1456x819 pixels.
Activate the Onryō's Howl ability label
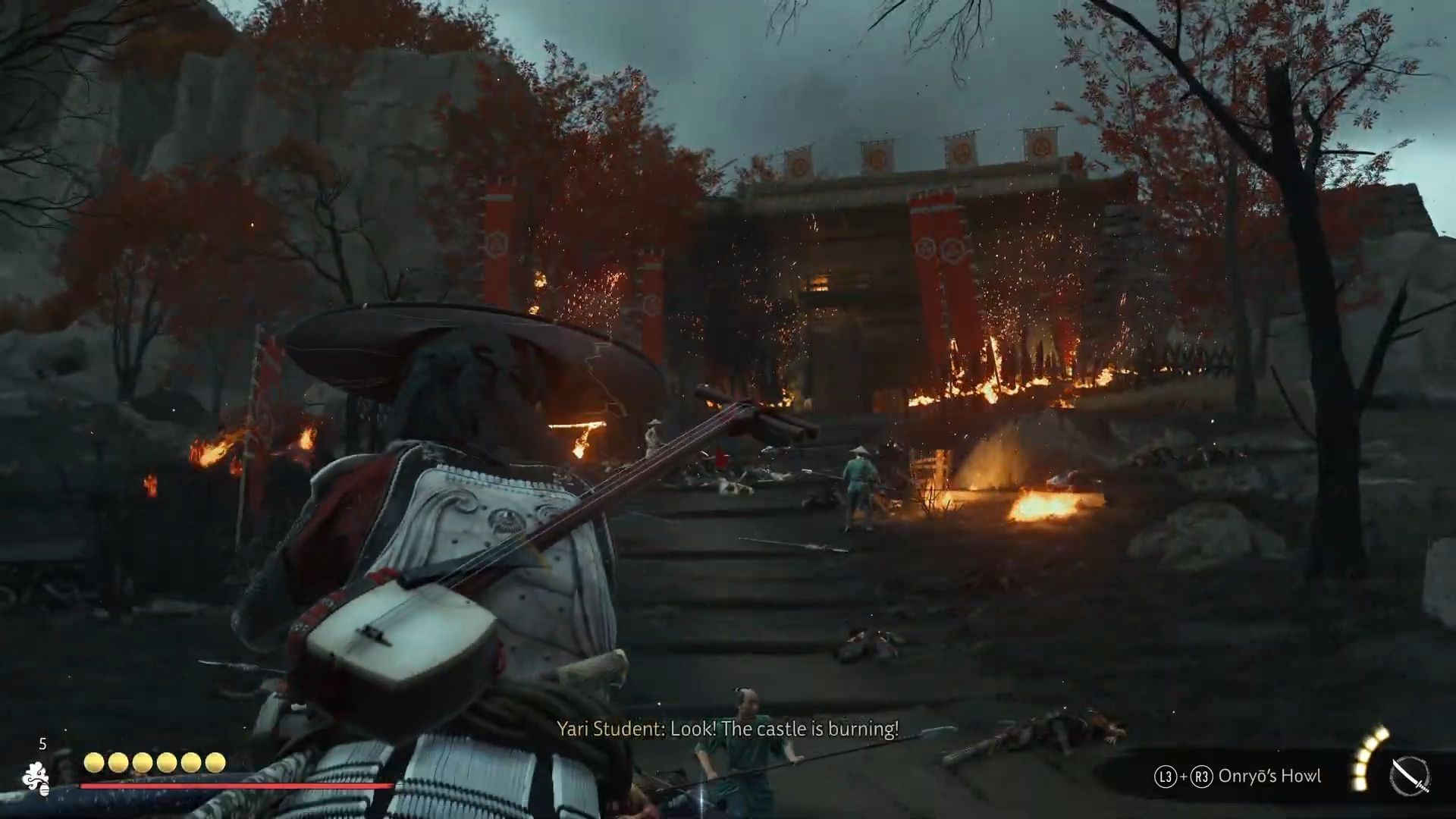point(1269,776)
